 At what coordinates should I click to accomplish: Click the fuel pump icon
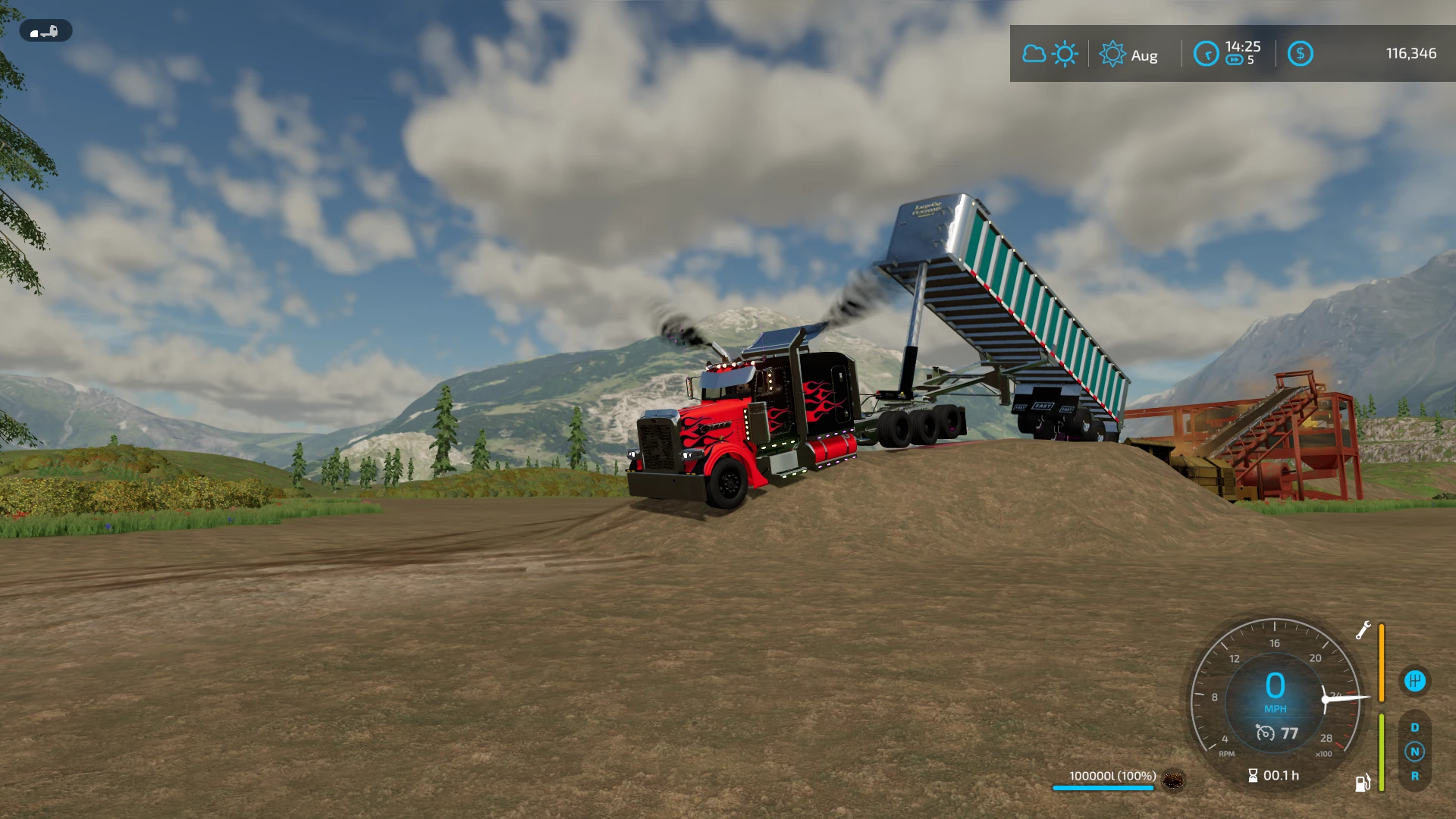(1363, 783)
